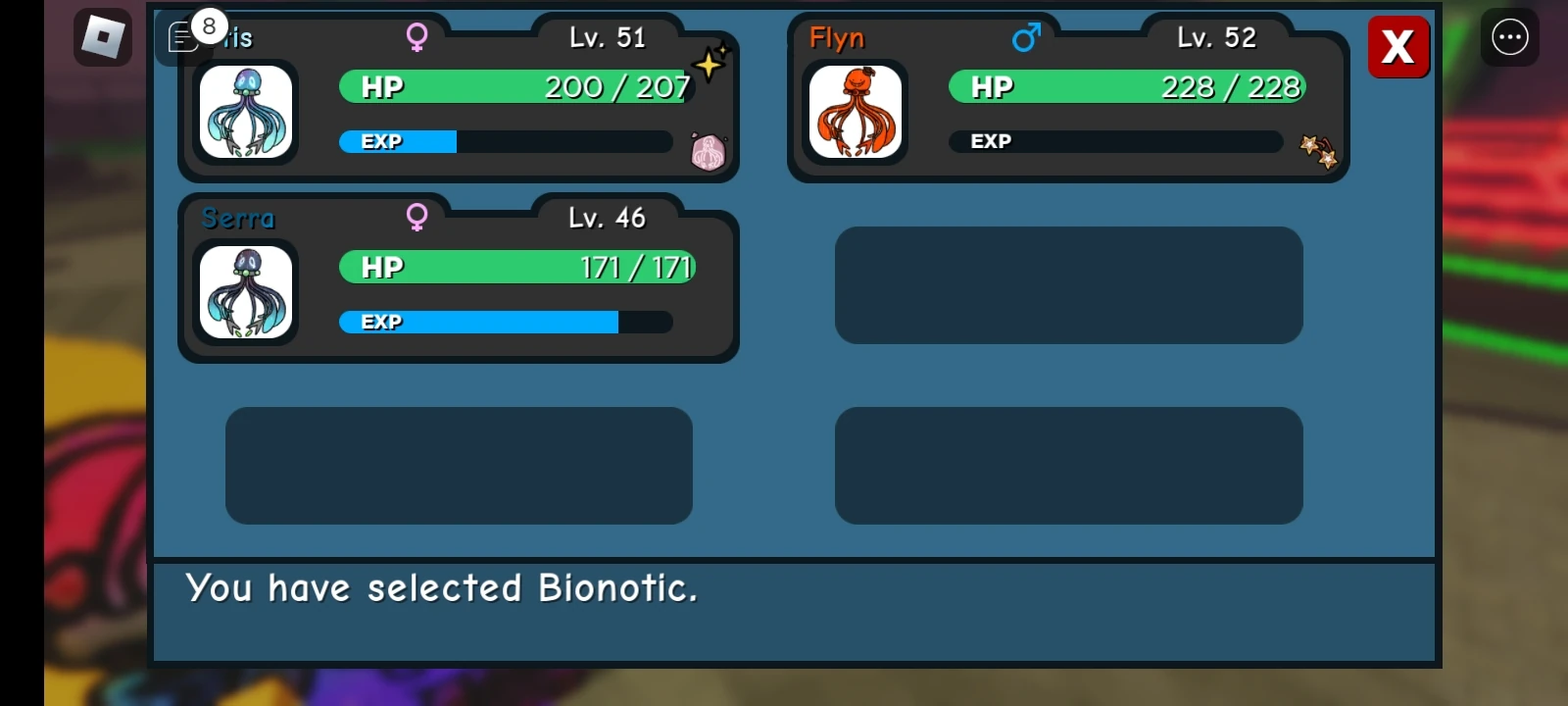Click Iris's HP bar showing 200/207

pos(514,86)
